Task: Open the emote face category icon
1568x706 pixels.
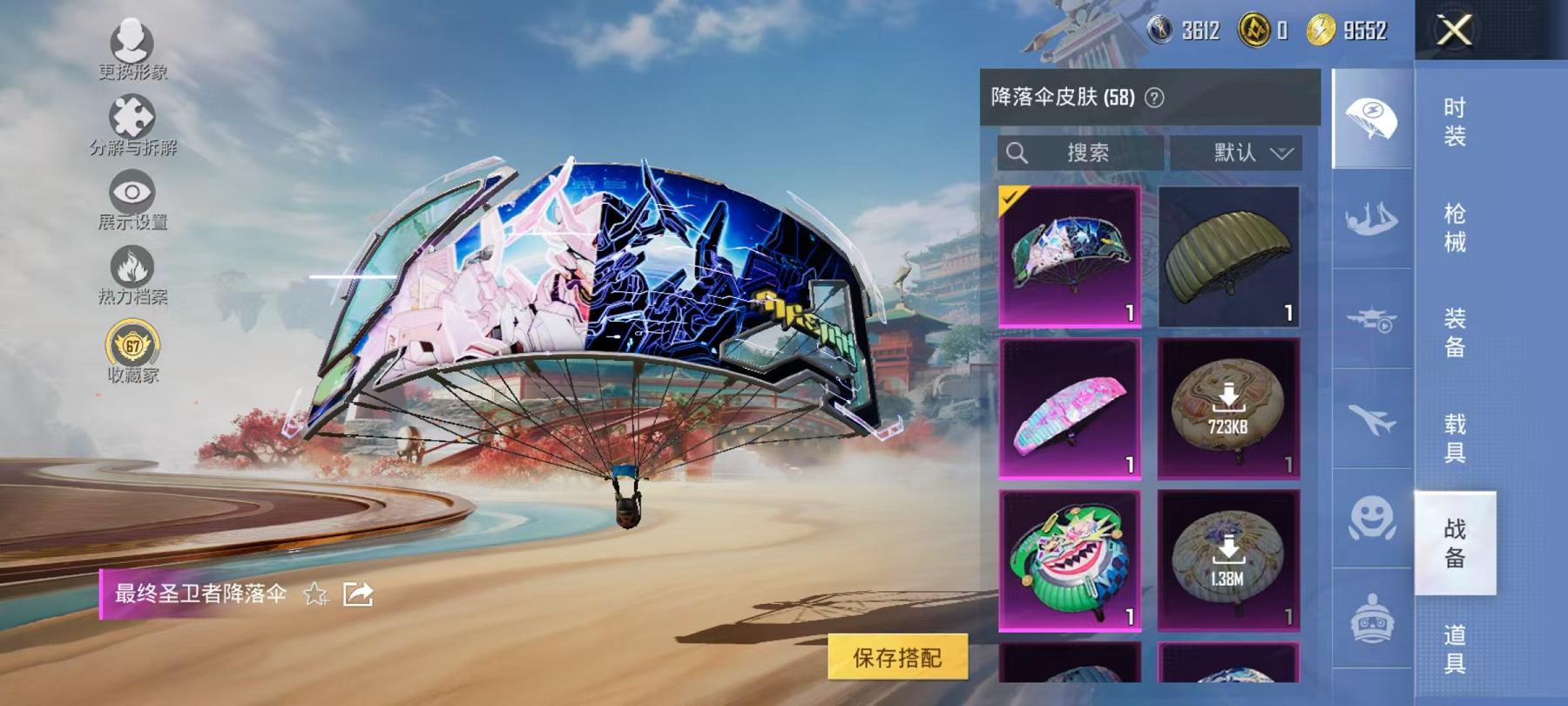Action: coord(1370,520)
